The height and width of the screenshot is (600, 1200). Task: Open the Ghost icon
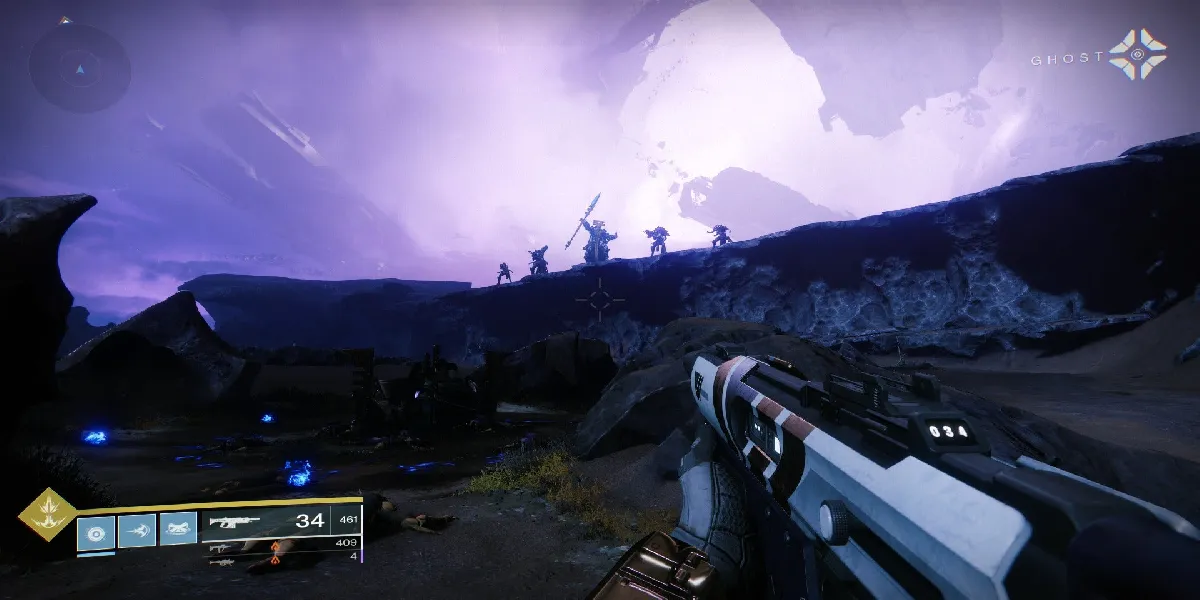point(1137,54)
